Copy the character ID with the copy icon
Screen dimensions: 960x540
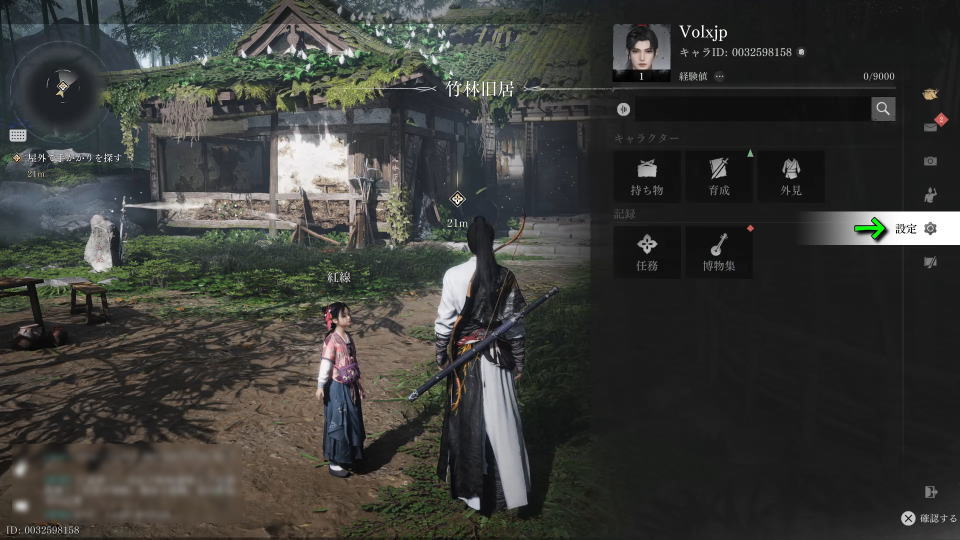[801, 52]
